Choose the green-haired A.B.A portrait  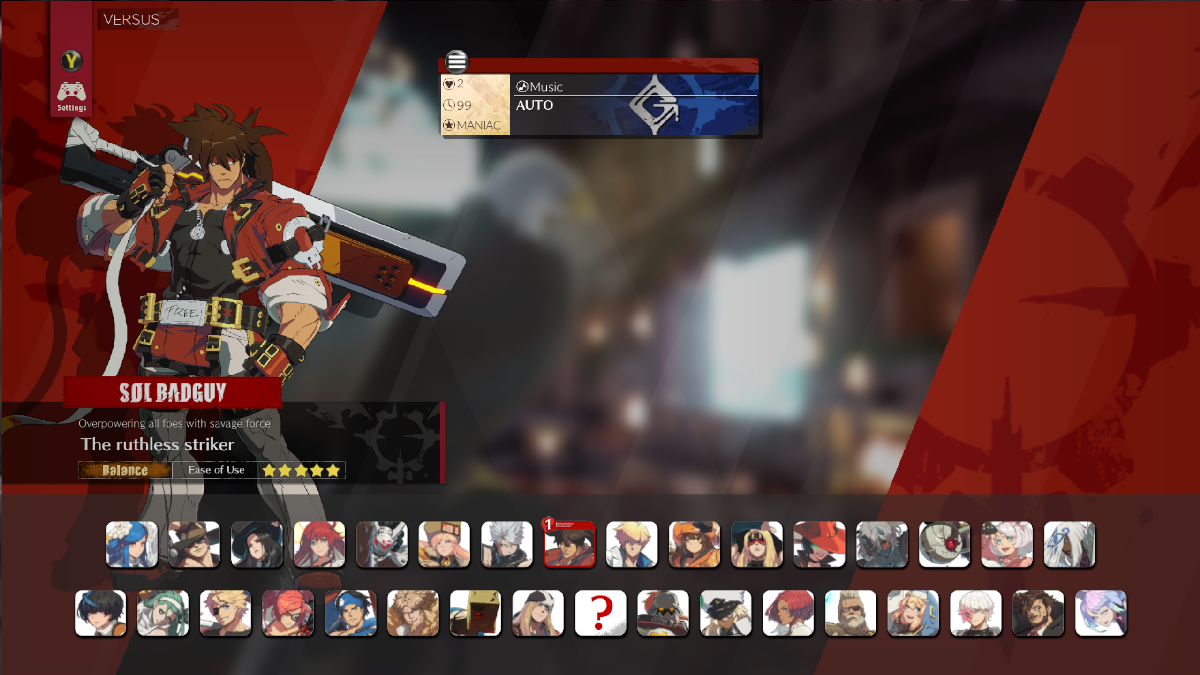click(163, 613)
